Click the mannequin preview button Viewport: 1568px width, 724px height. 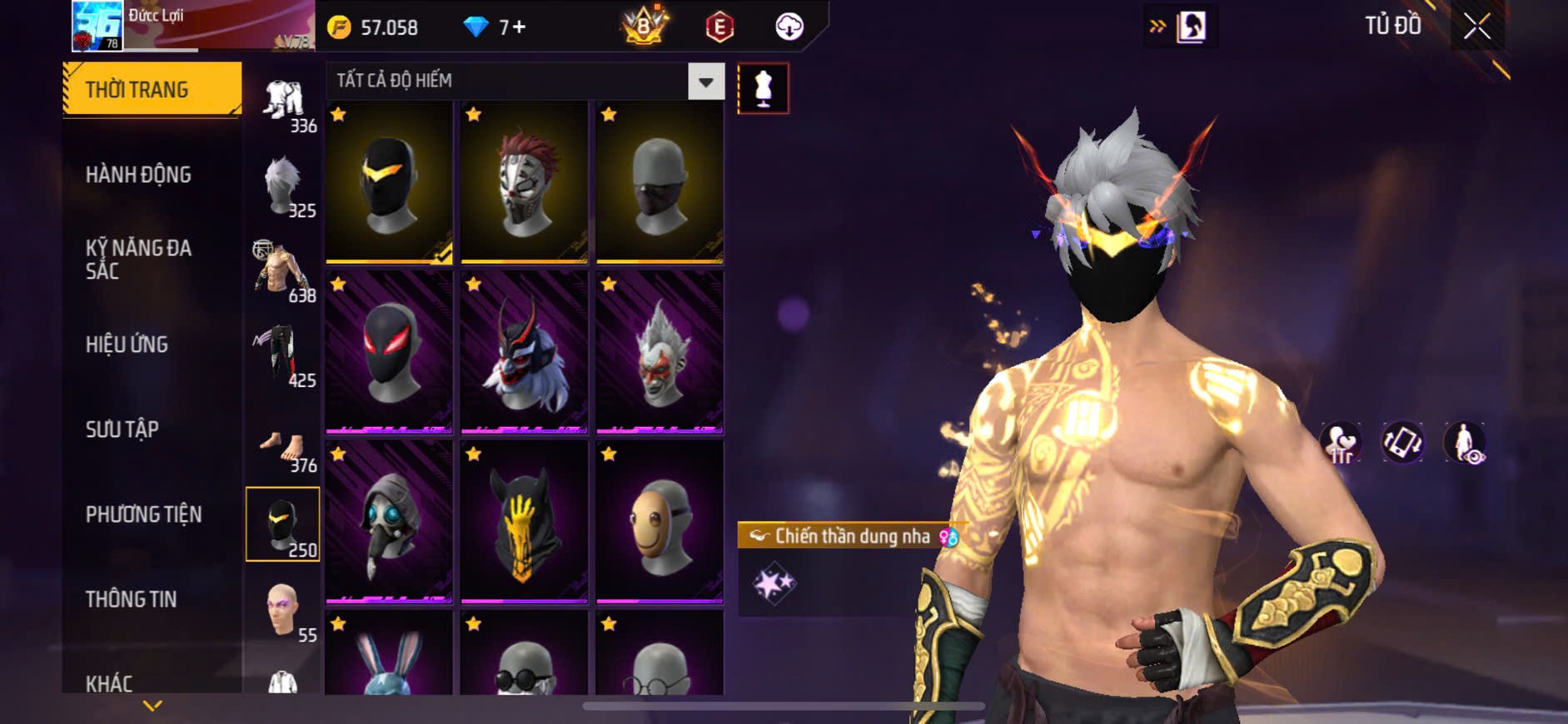[x=763, y=88]
